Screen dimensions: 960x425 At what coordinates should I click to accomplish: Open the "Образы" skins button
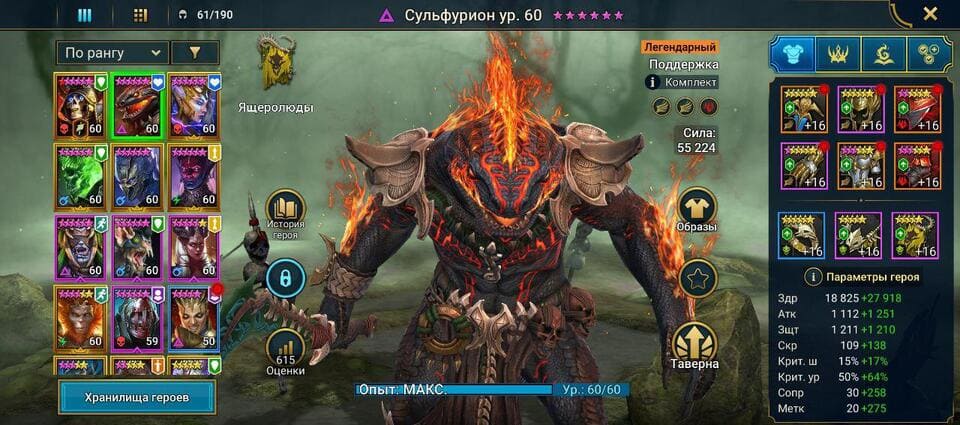pos(697,209)
